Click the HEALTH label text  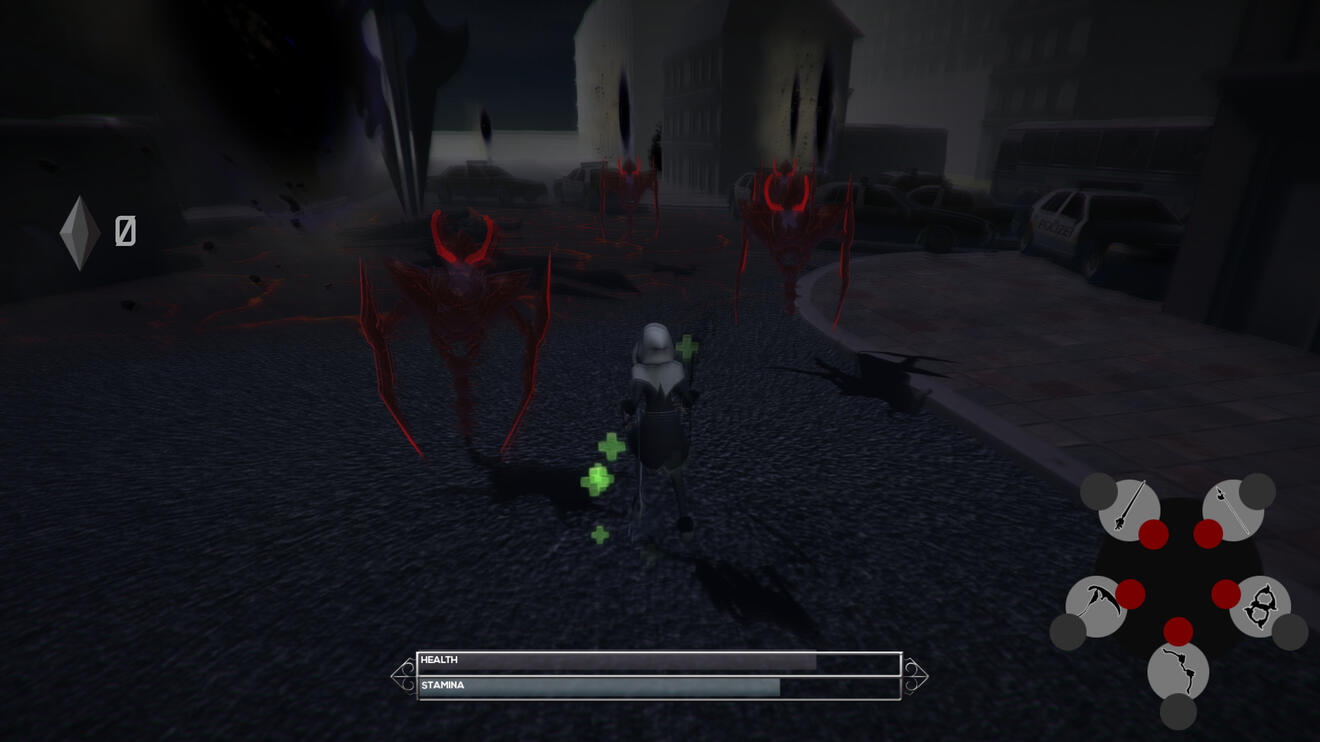(x=441, y=661)
